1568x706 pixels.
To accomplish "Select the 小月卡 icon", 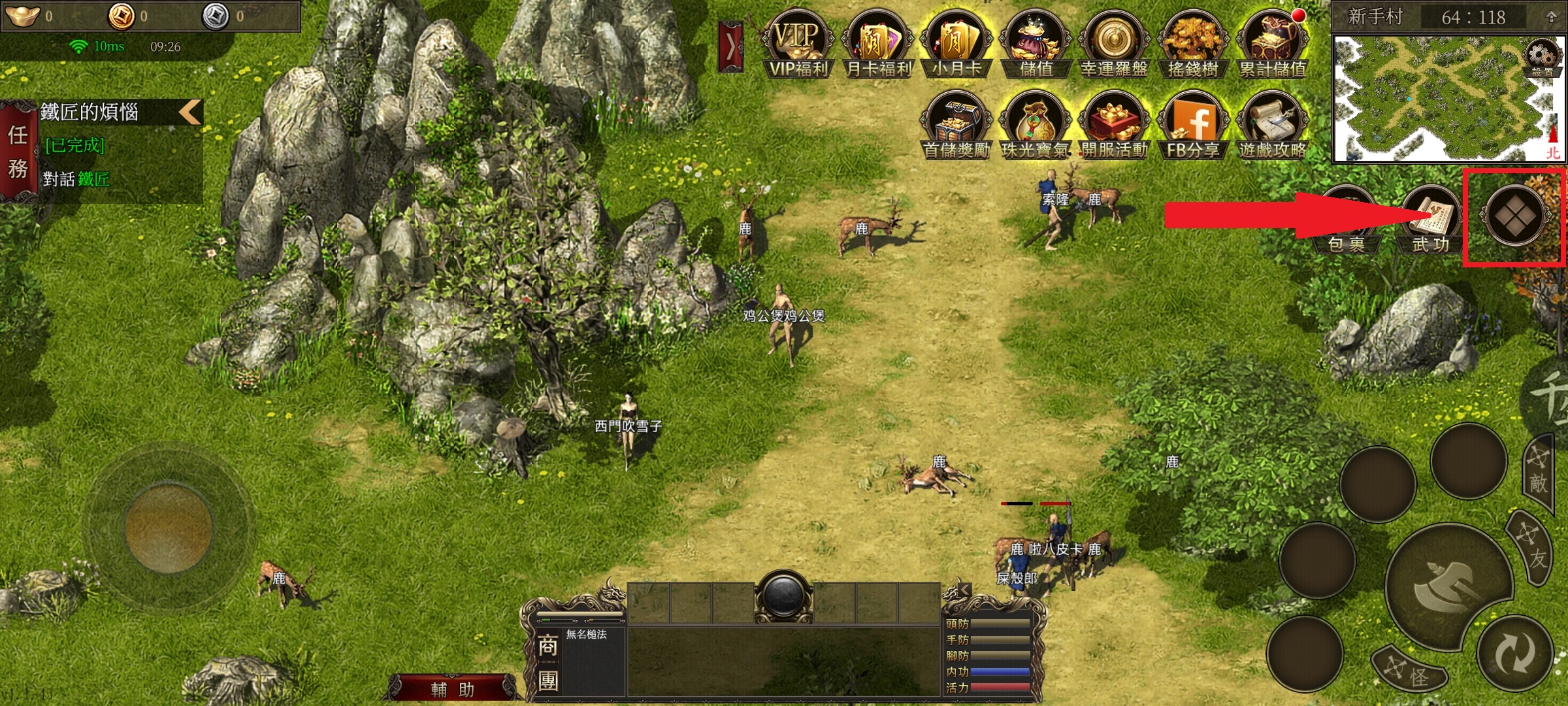I will [x=957, y=44].
